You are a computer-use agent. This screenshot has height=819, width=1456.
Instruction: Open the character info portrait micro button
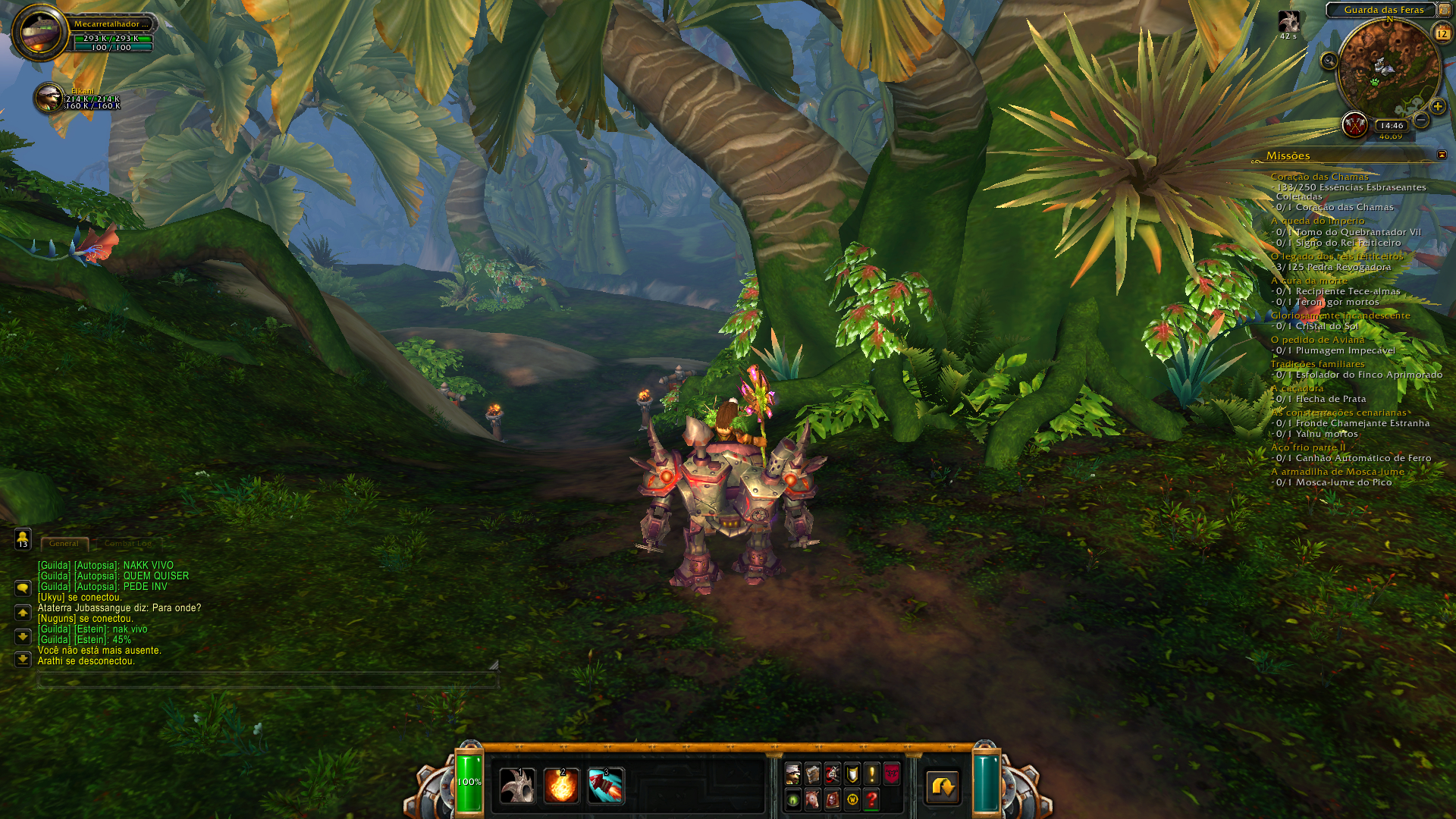coord(793,773)
